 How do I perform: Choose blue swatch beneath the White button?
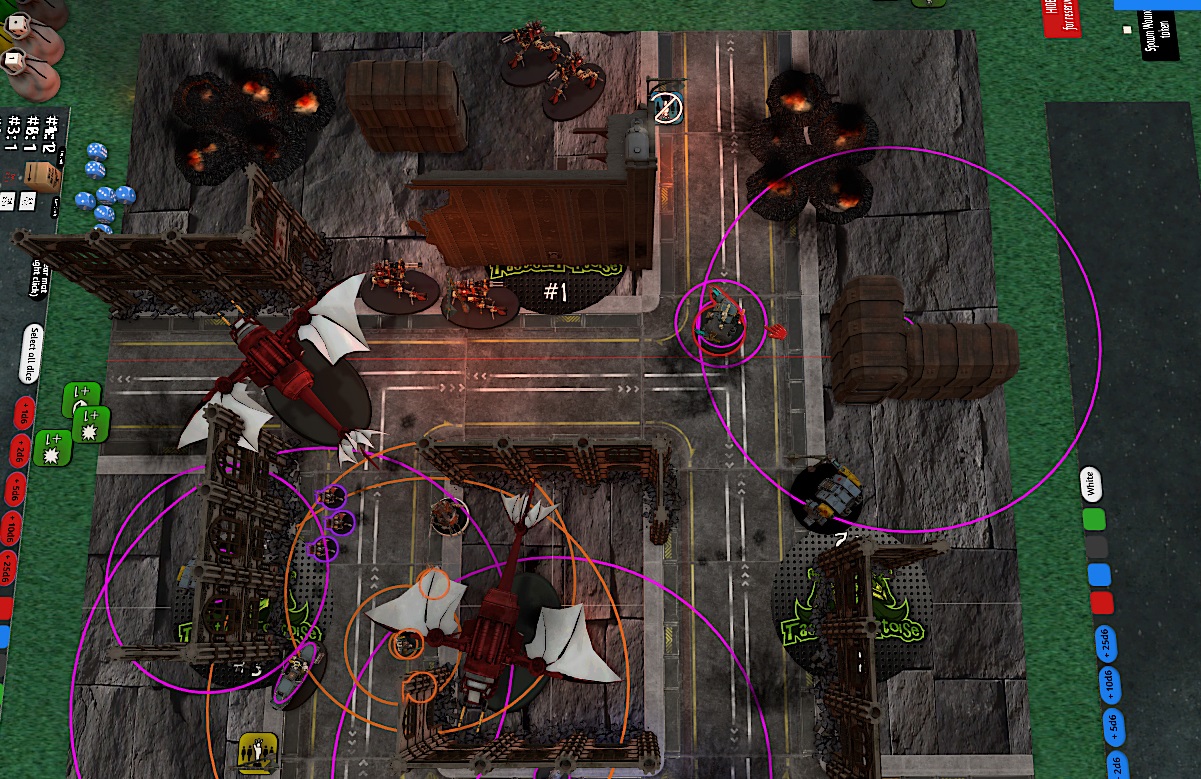pyautogui.click(x=1100, y=574)
